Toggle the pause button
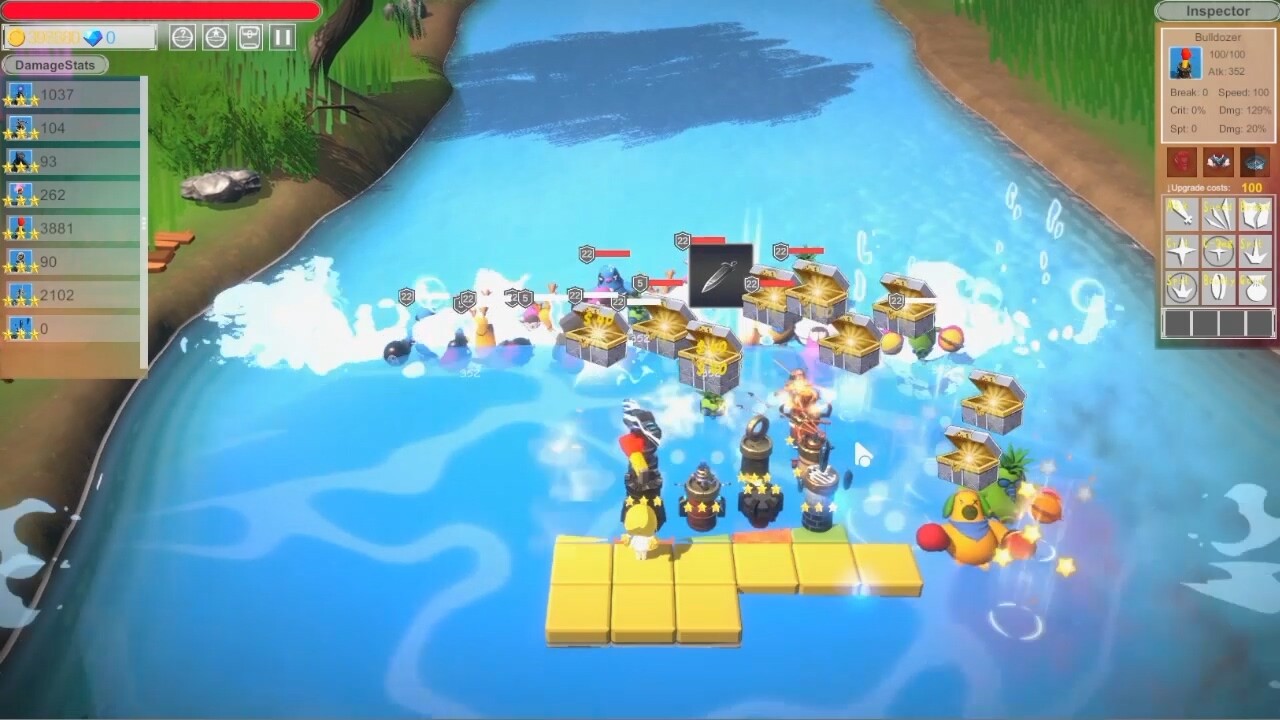The height and width of the screenshot is (720, 1280). pyautogui.click(x=281, y=36)
